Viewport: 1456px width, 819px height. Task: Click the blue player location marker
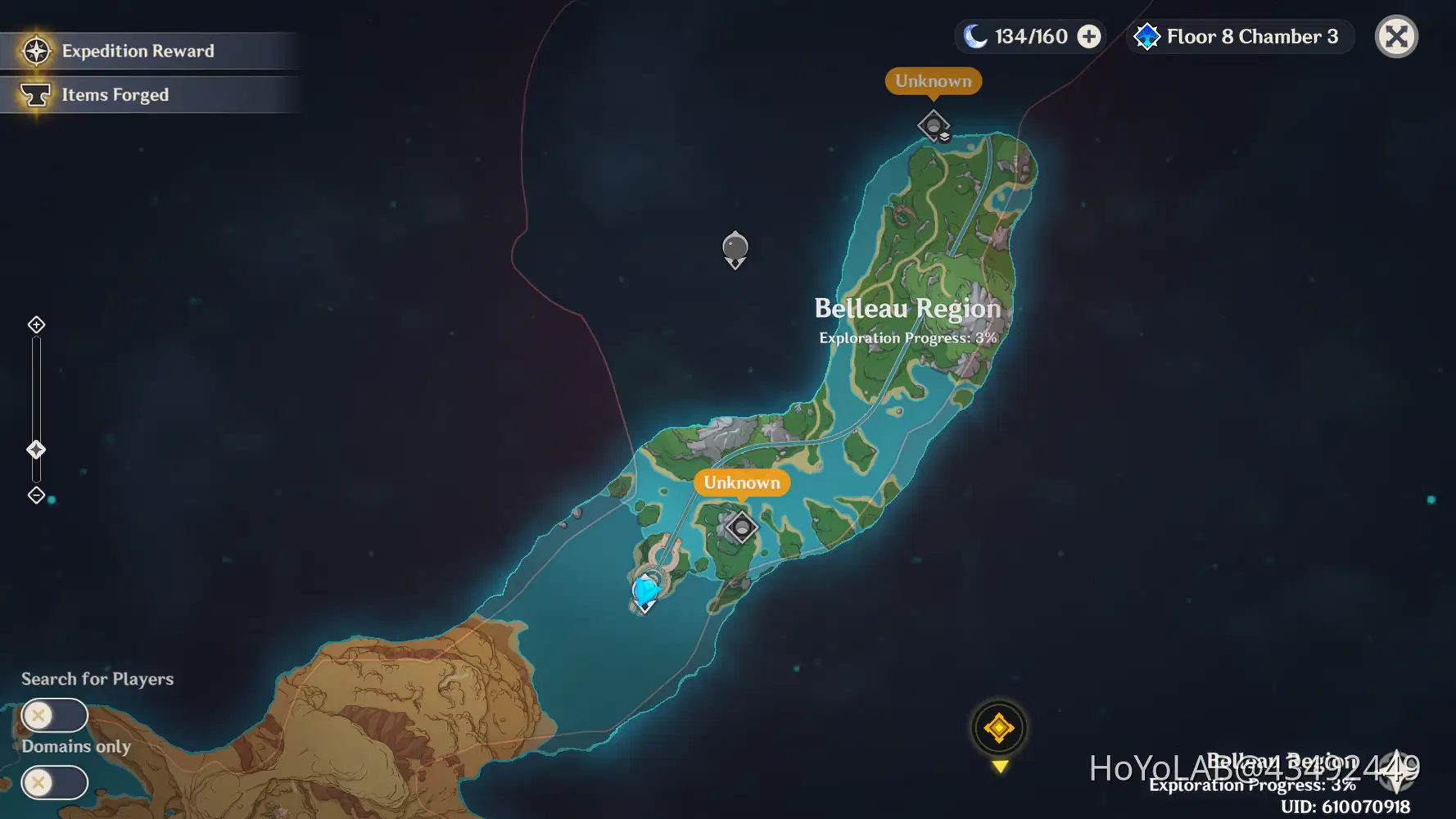click(x=646, y=589)
